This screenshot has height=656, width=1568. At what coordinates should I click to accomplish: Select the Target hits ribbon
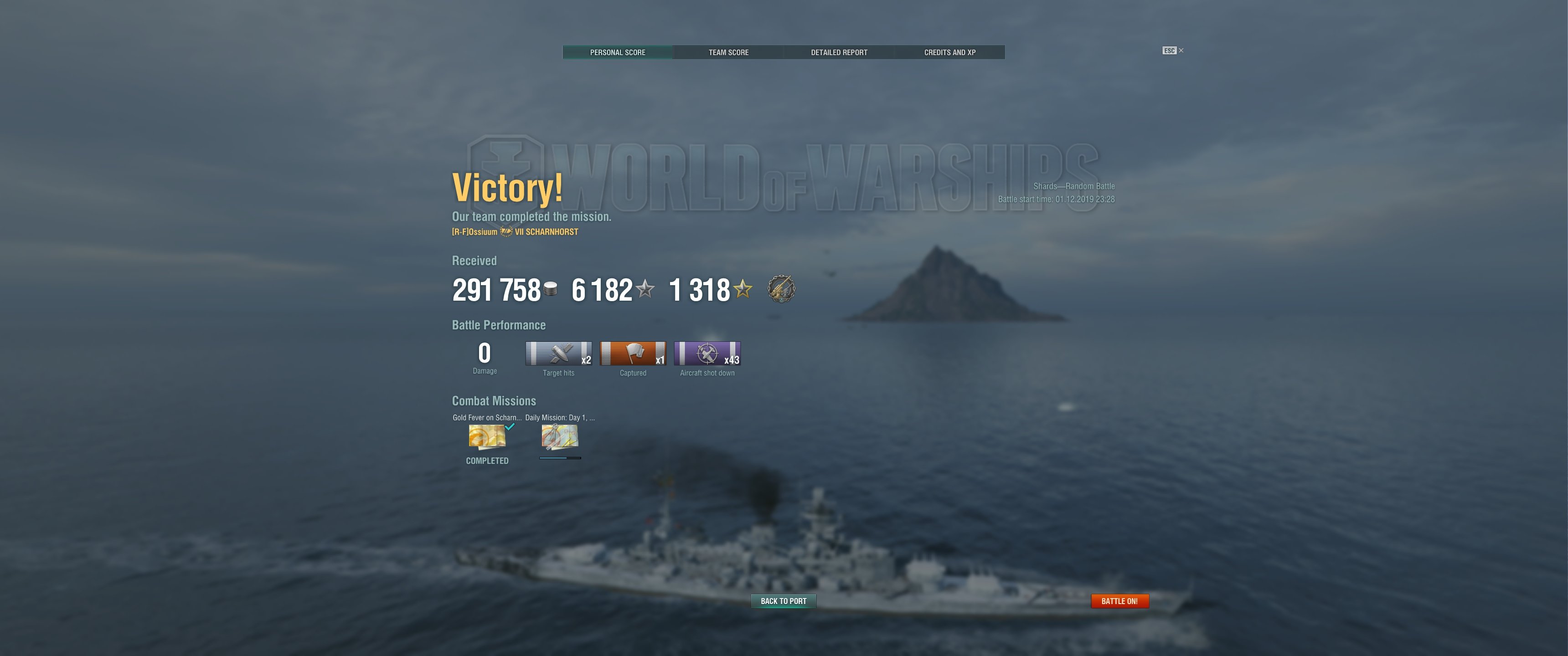[558, 354]
